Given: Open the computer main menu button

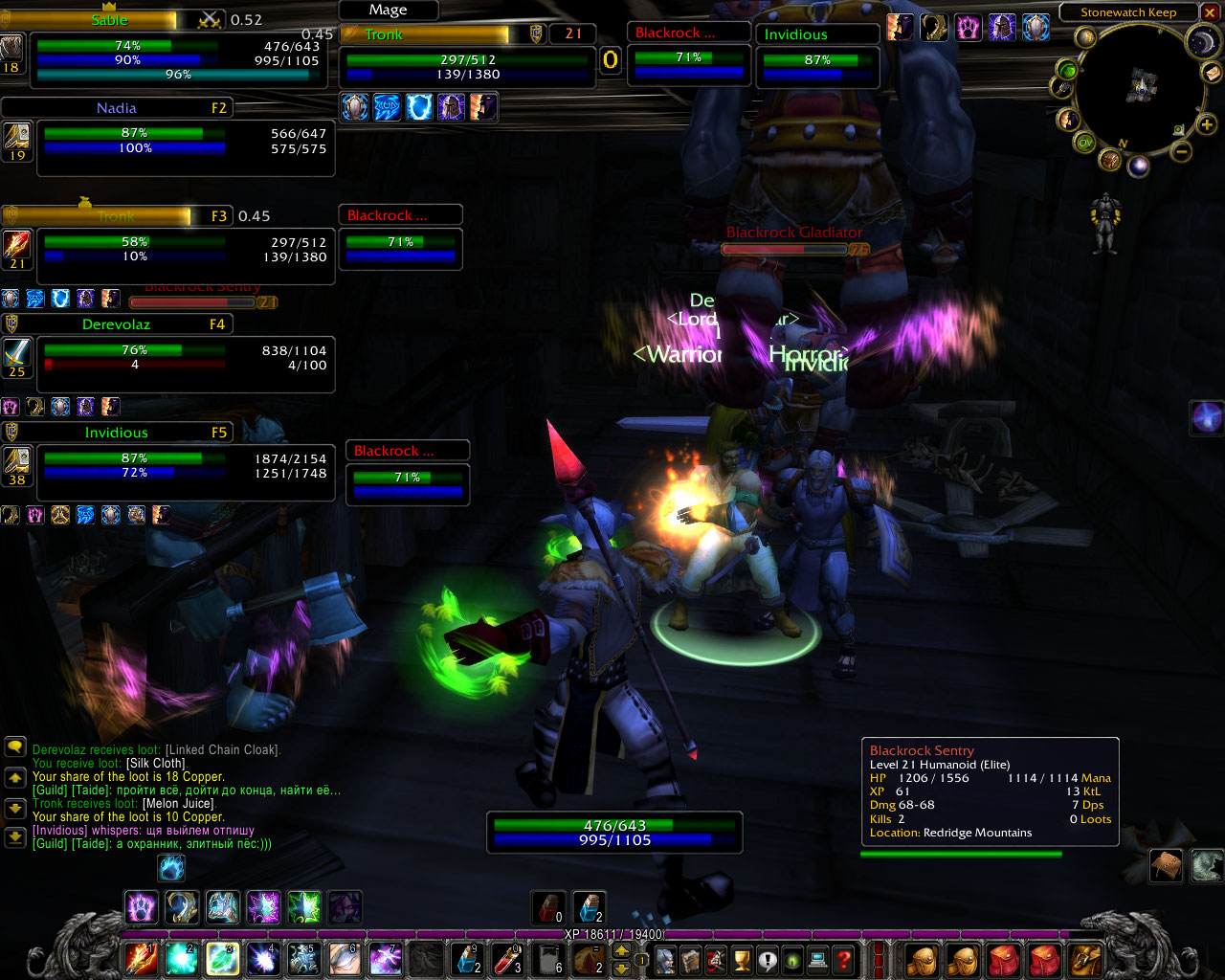Looking at the screenshot, I should [x=817, y=959].
